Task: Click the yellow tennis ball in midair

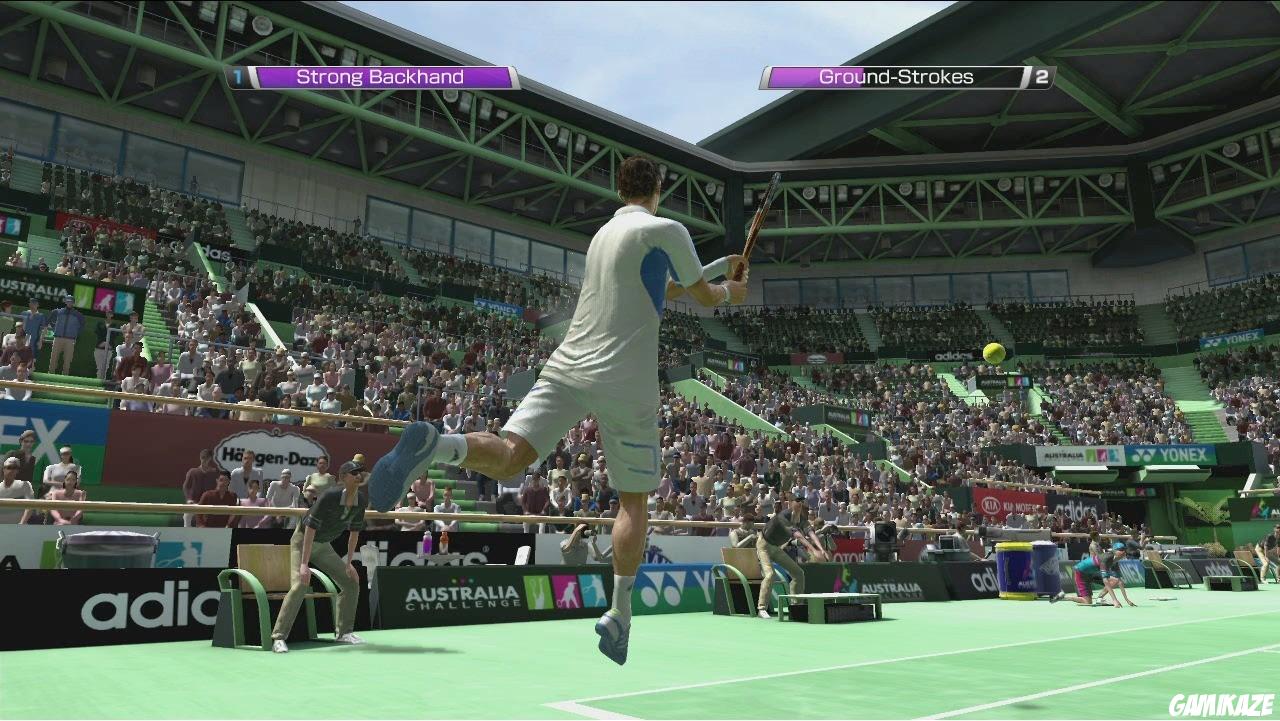Action: (x=991, y=352)
